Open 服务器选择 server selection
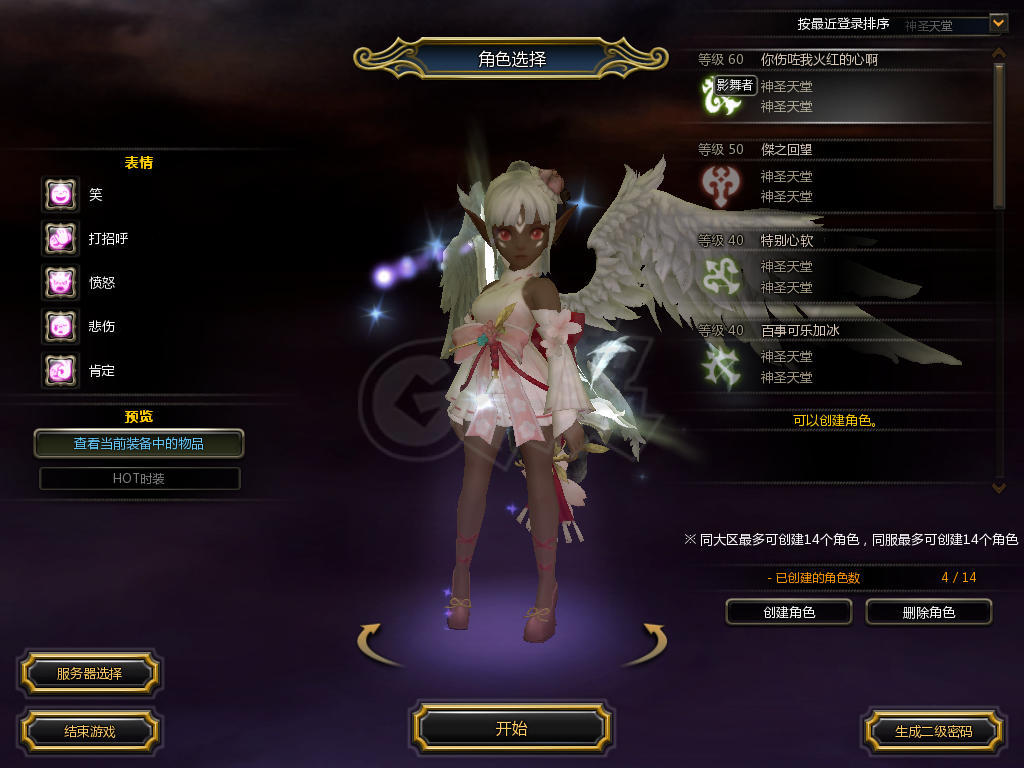Viewport: 1024px width, 768px height. [x=89, y=673]
